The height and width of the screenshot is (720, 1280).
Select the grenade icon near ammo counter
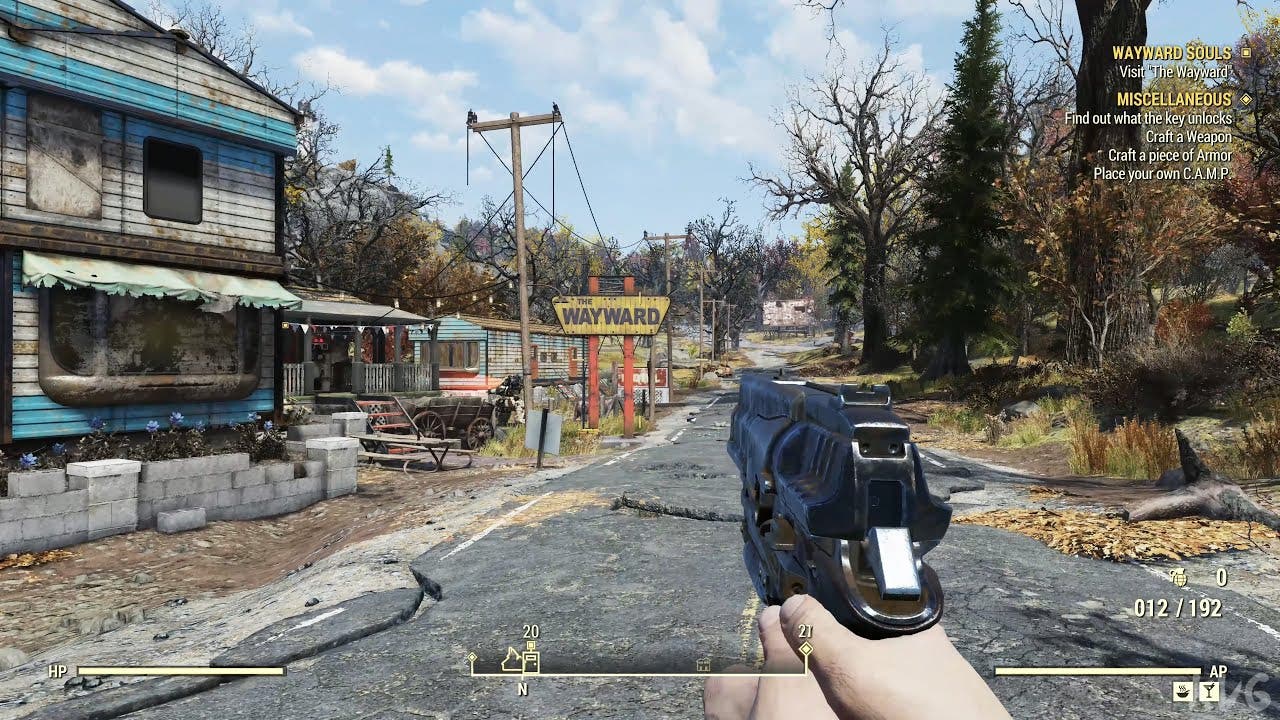point(1180,578)
